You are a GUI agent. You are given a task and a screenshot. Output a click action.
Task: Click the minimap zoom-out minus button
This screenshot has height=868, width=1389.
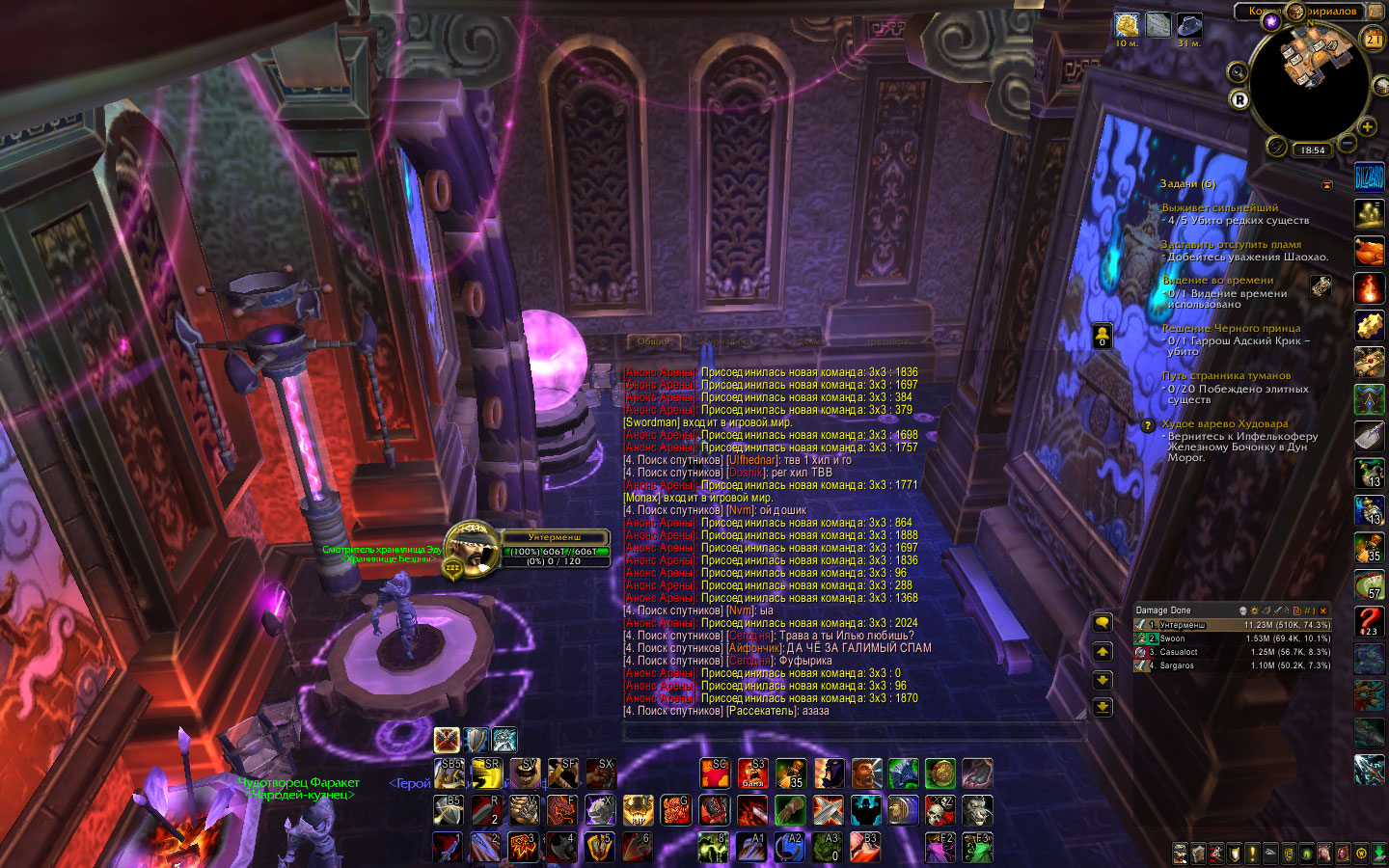[1348, 144]
